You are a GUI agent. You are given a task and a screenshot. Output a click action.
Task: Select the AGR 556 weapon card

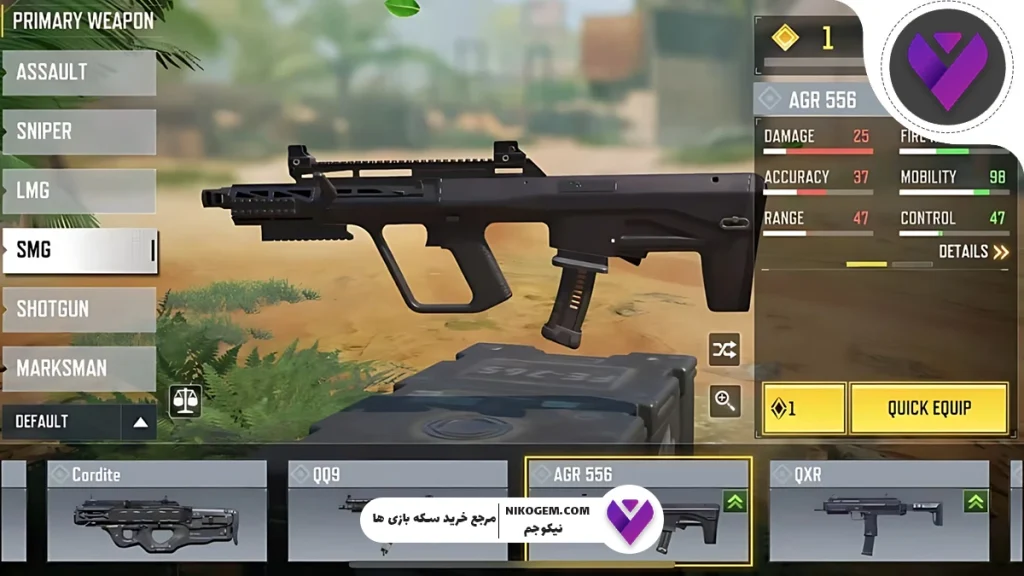point(638,511)
